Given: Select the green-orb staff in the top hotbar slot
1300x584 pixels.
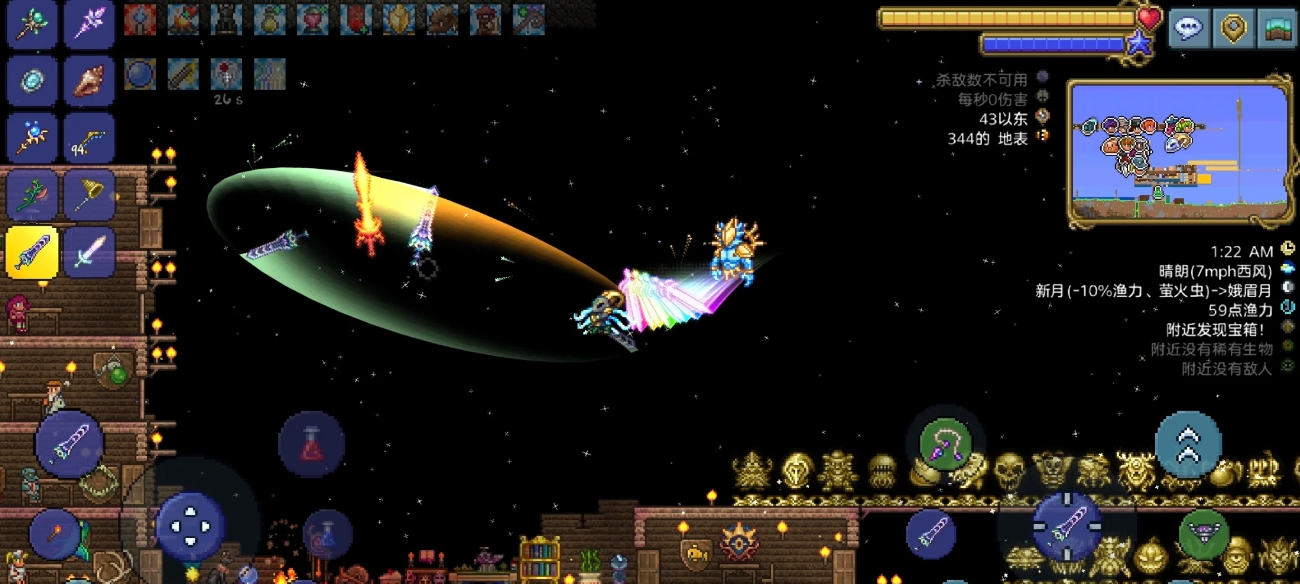Looking at the screenshot, I should [33, 24].
